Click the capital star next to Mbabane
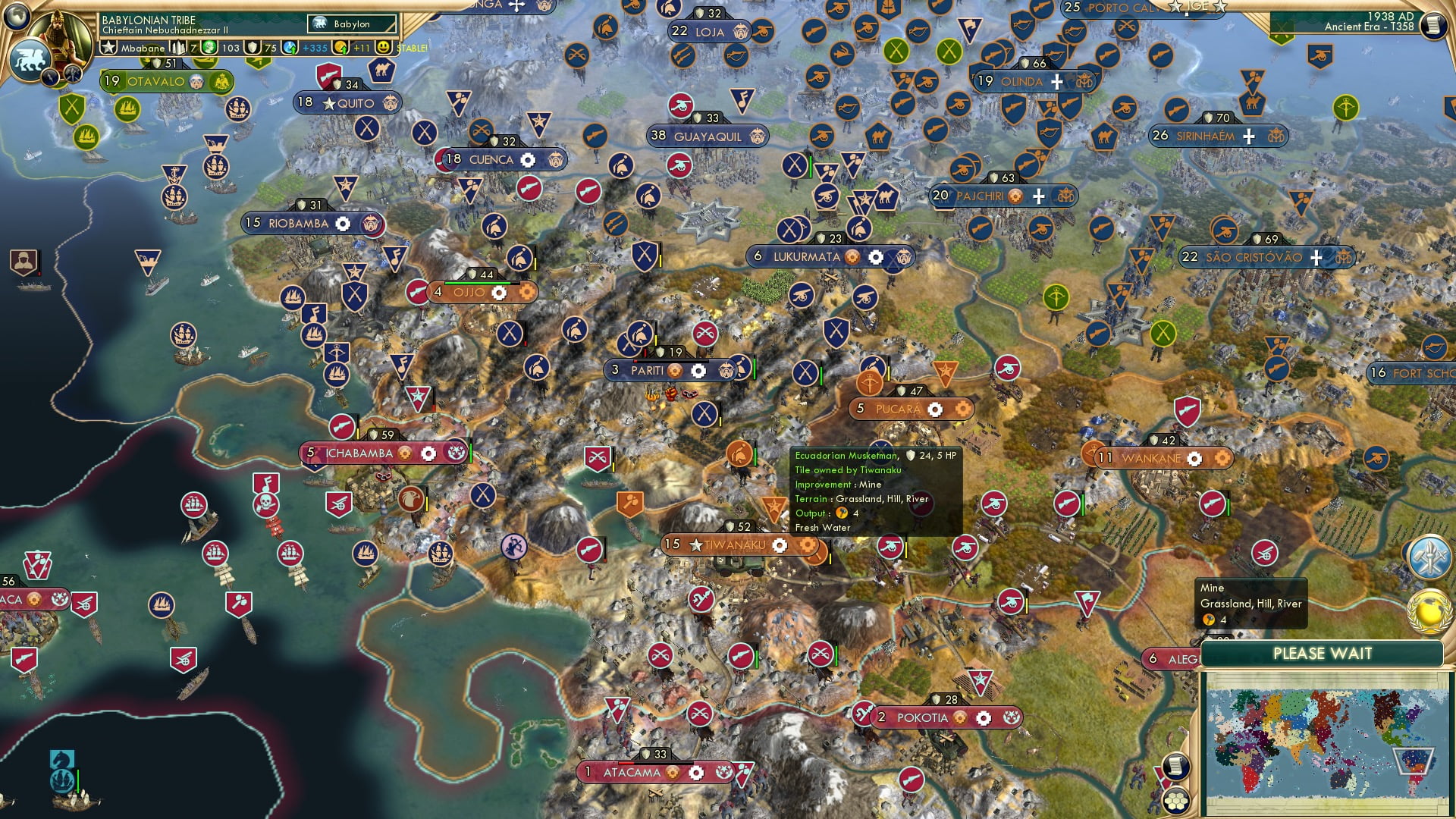Viewport: 1456px width, 819px height. pyautogui.click(x=109, y=47)
